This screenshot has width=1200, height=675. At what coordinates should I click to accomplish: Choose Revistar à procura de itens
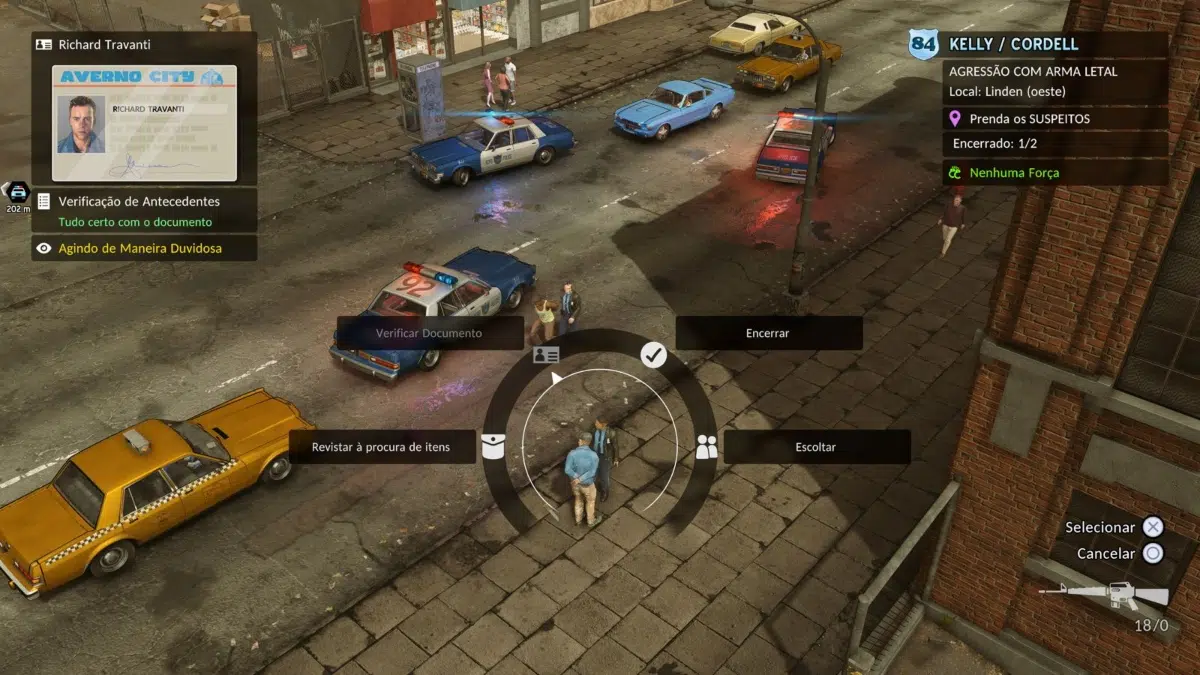(x=381, y=447)
